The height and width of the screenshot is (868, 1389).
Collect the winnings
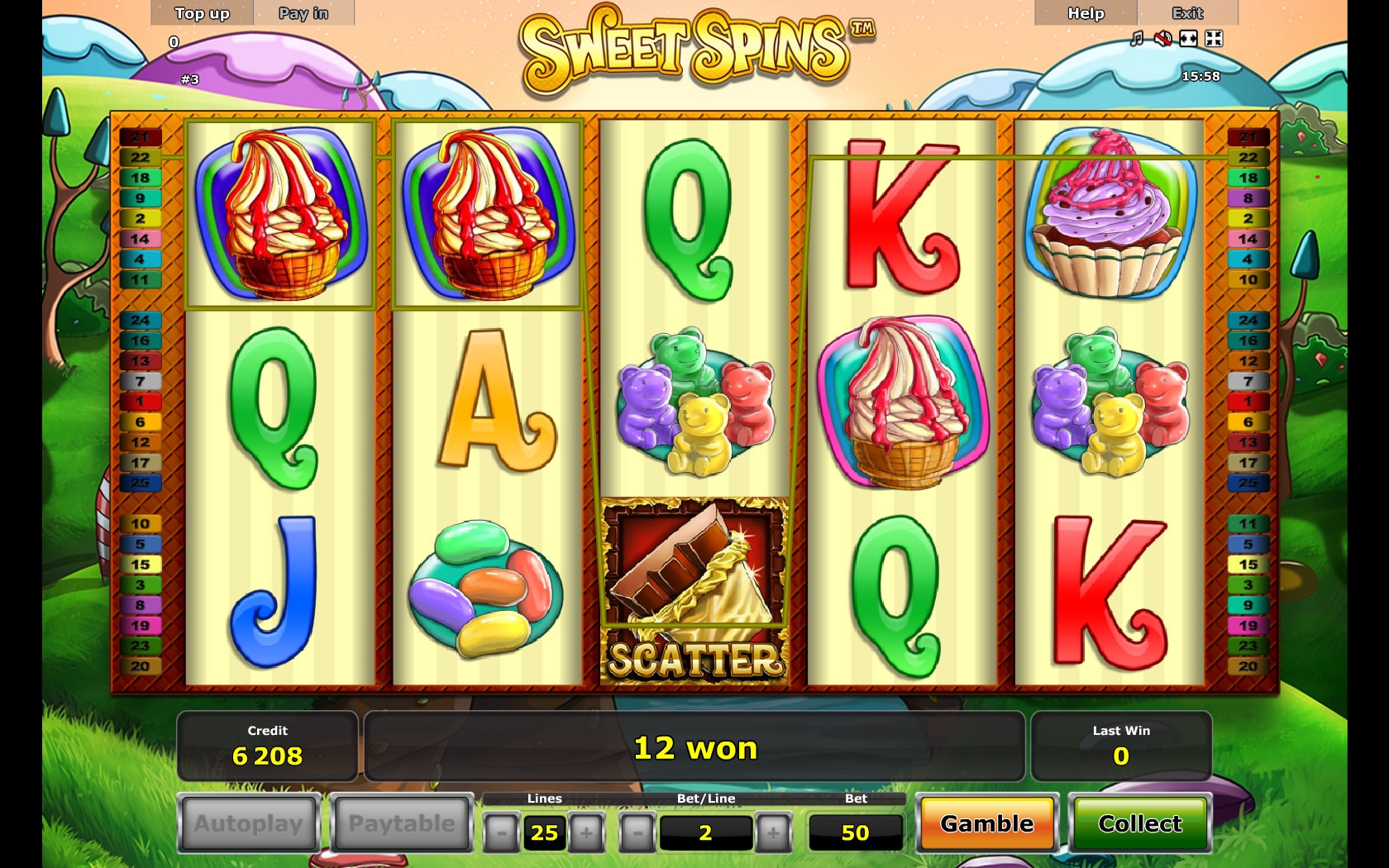click(1140, 823)
